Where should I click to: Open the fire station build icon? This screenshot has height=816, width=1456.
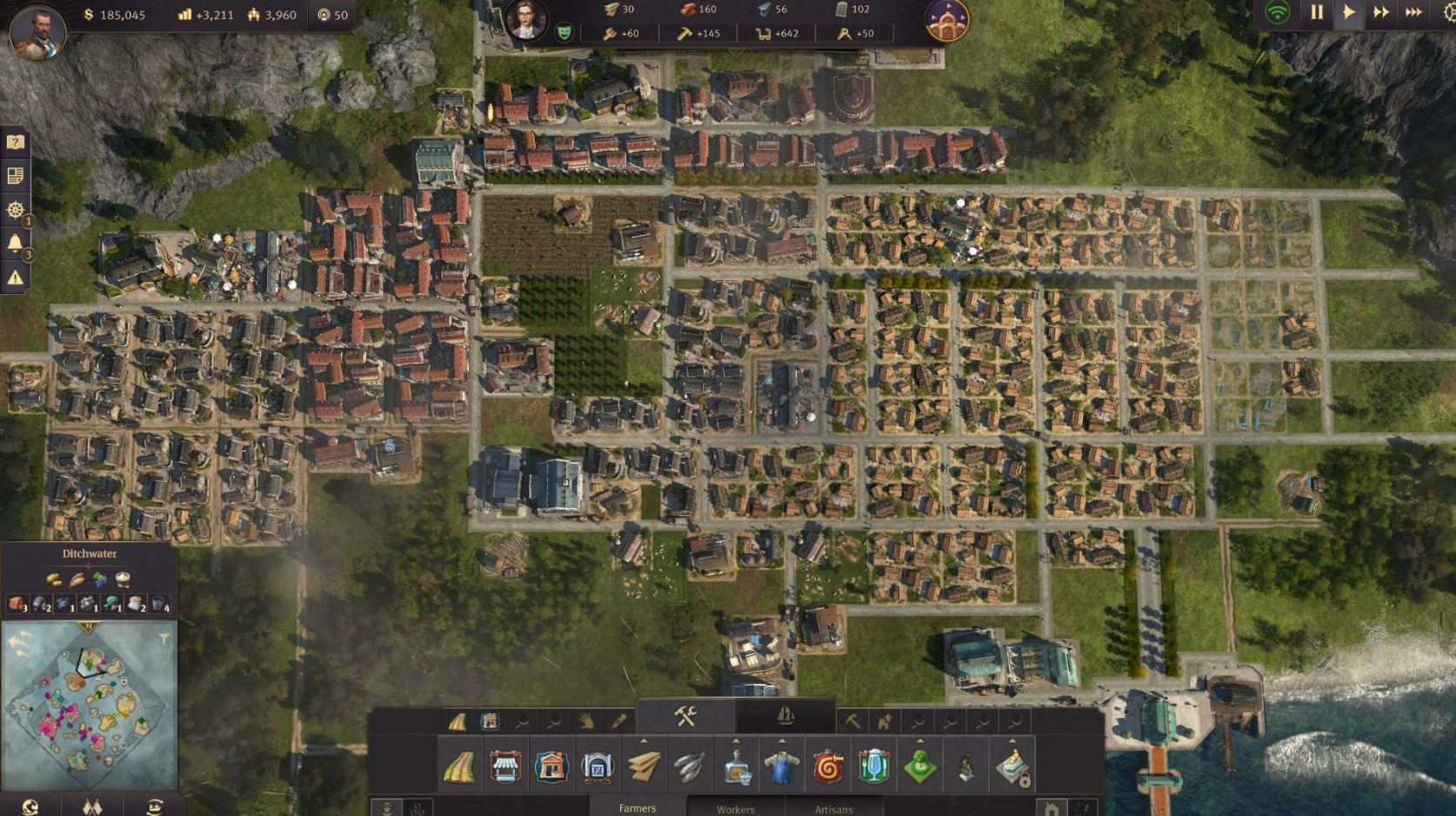[827, 766]
